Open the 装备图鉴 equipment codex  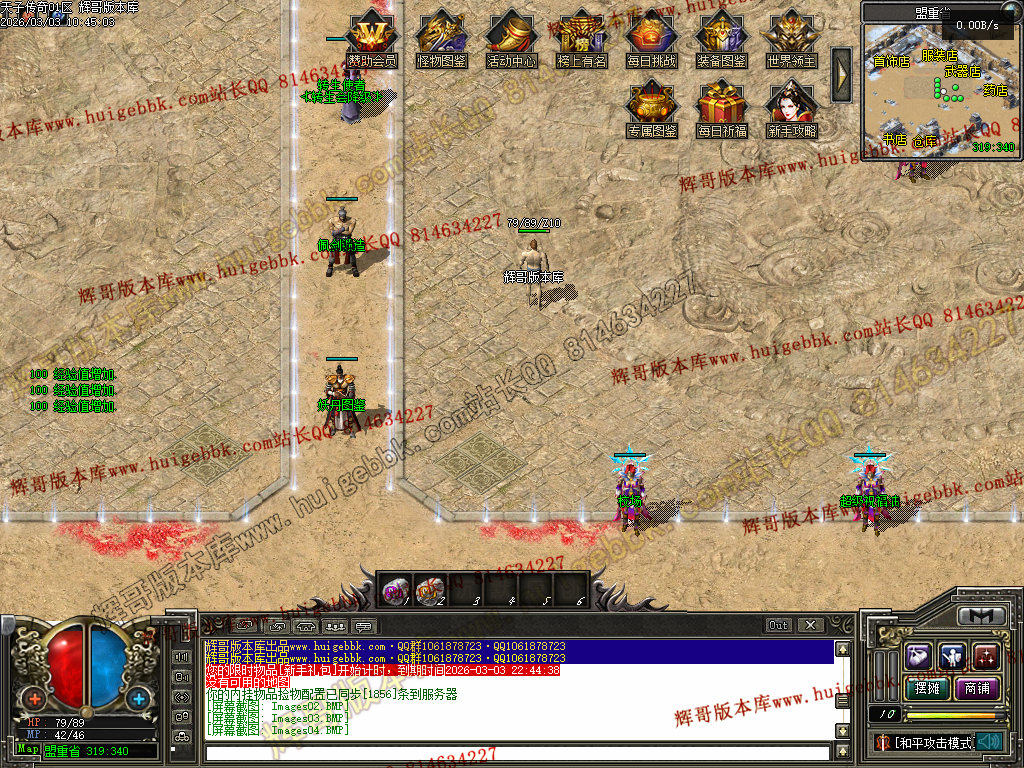click(721, 35)
